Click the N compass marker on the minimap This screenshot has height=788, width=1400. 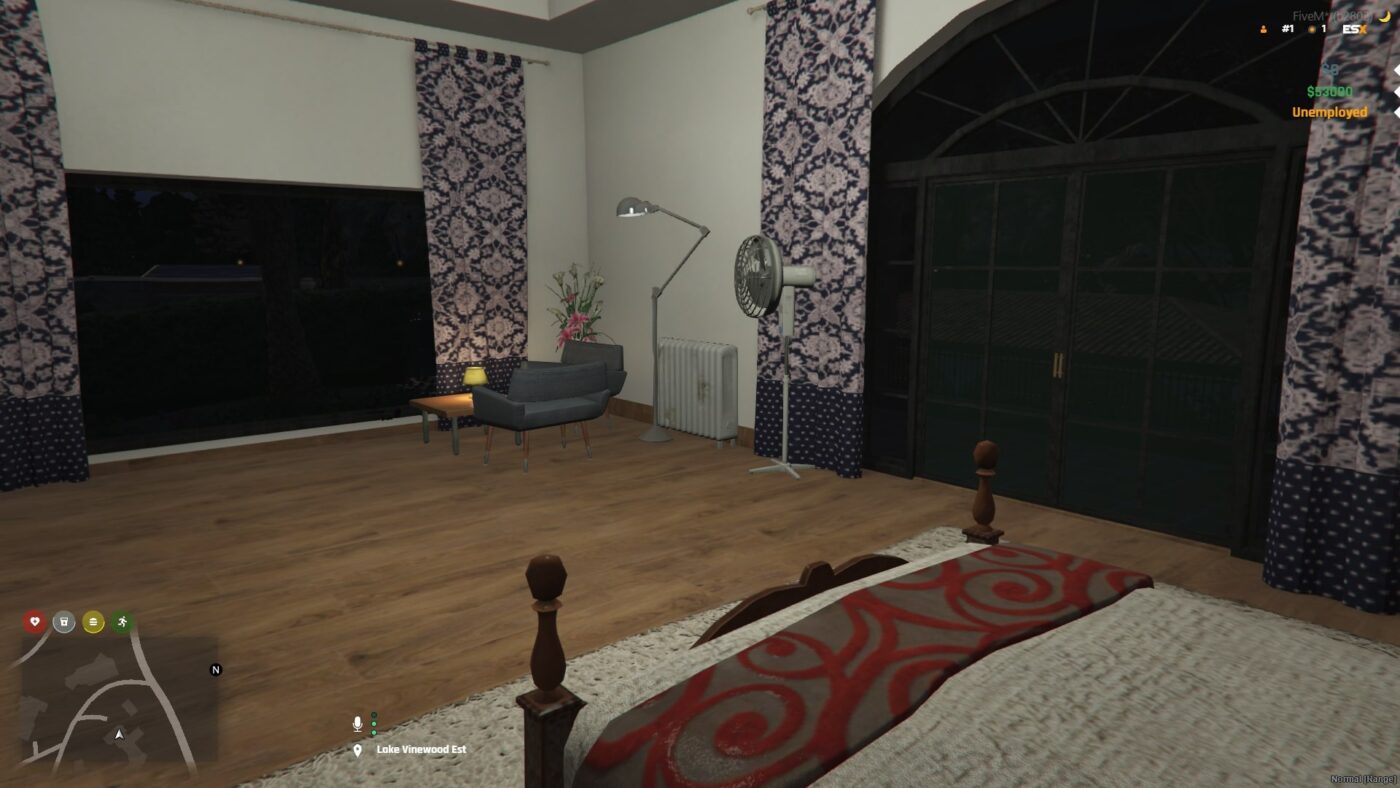pyautogui.click(x=216, y=670)
